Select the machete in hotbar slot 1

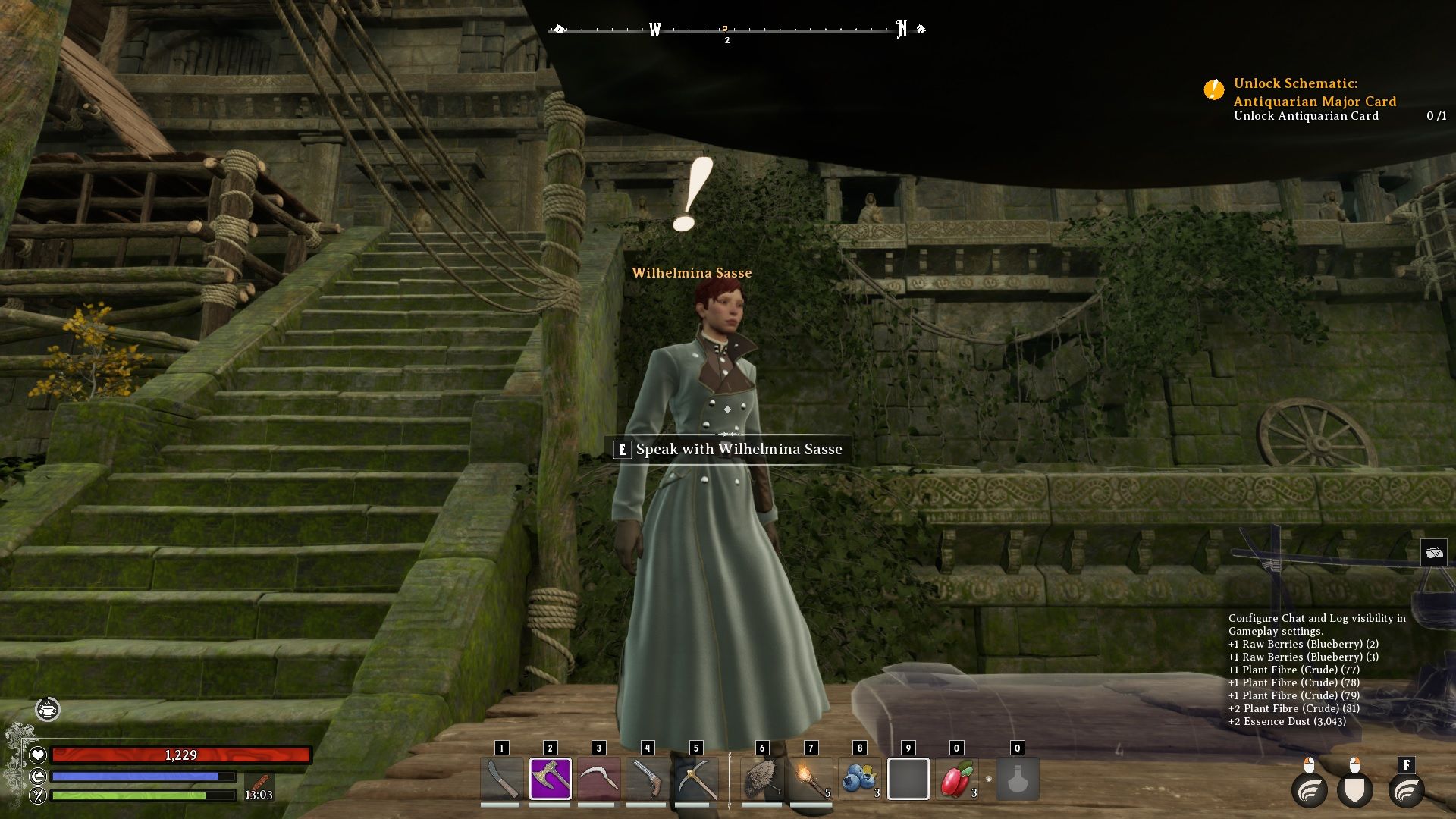(501, 779)
